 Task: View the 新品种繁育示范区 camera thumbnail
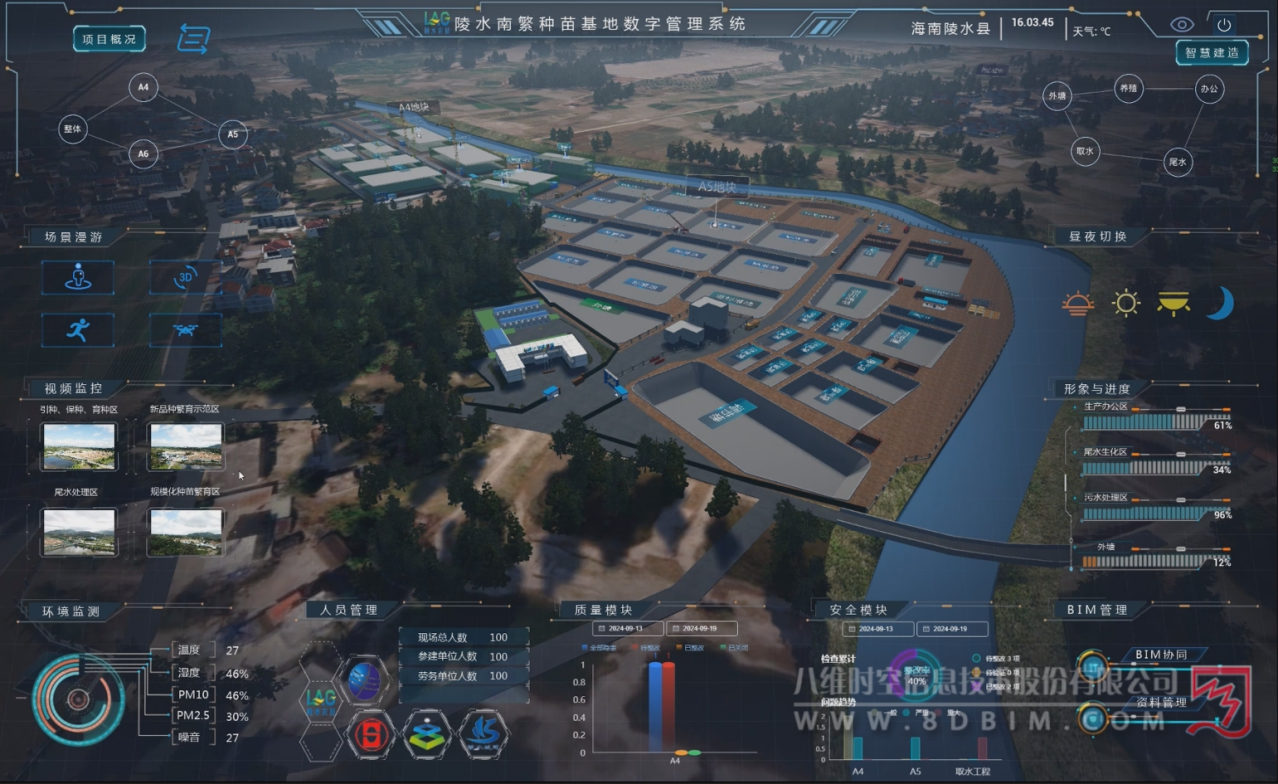(185, 446)
